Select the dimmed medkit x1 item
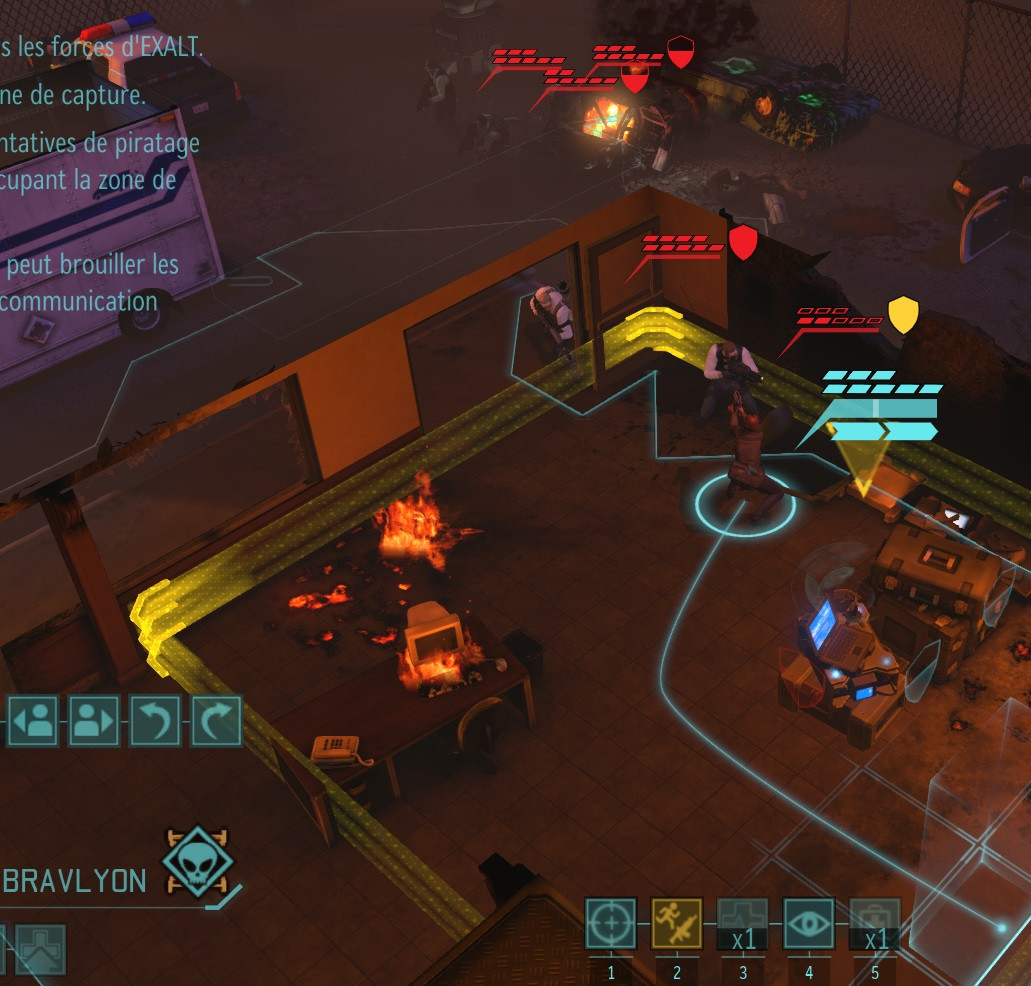Image resolution: width=1031 pixels, height=986 pixels. (x=874, y=923)
